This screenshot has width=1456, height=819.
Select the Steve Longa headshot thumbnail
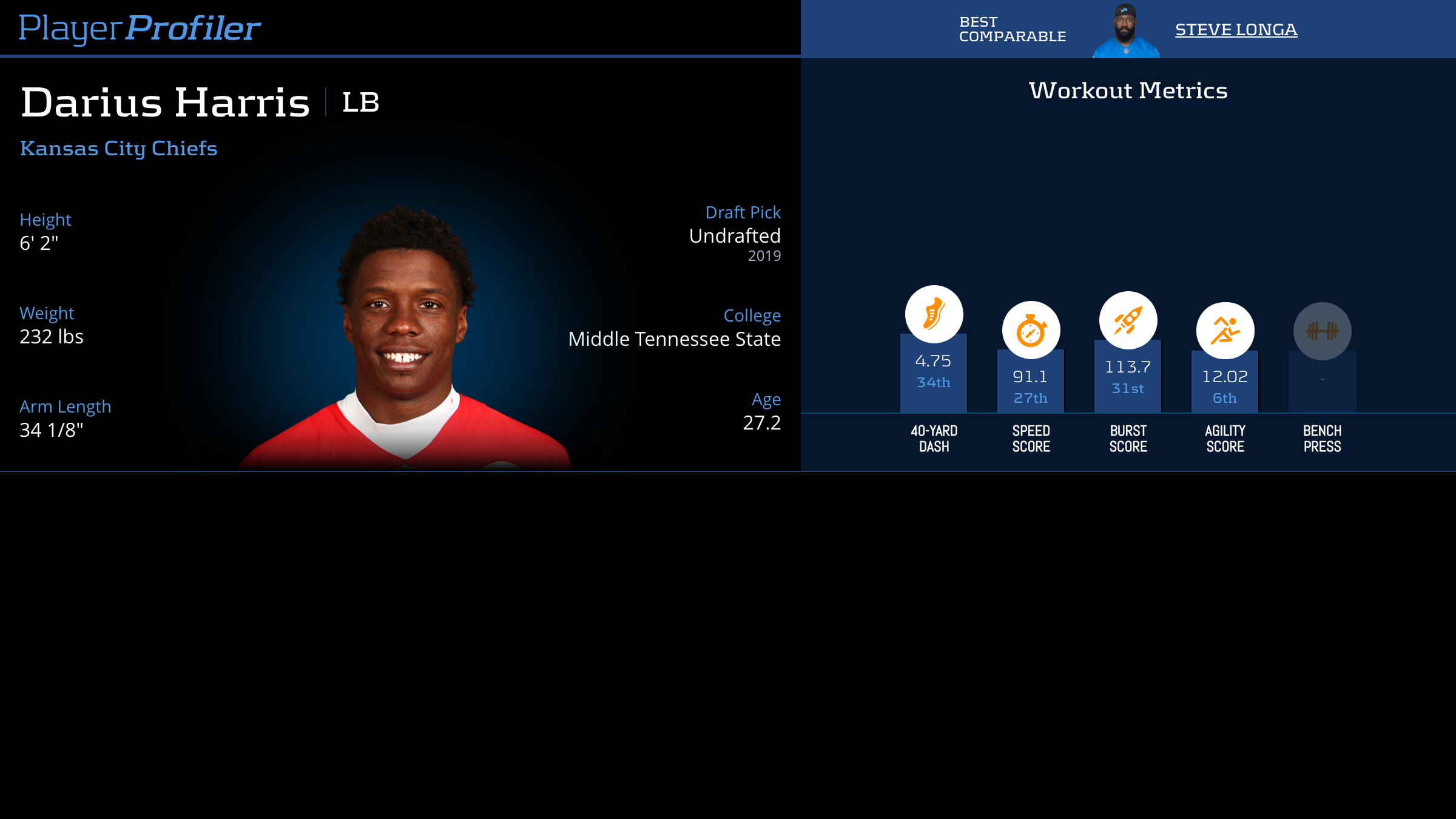point(1125,31)
